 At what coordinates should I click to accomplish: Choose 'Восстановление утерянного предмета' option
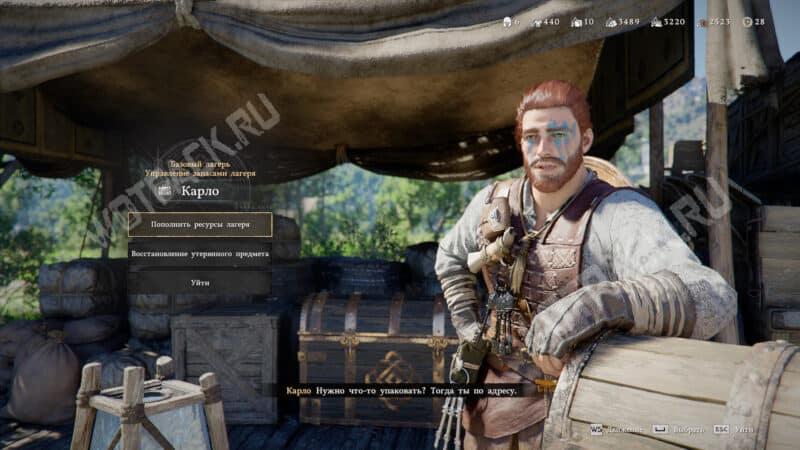click(x=200, y=254)
